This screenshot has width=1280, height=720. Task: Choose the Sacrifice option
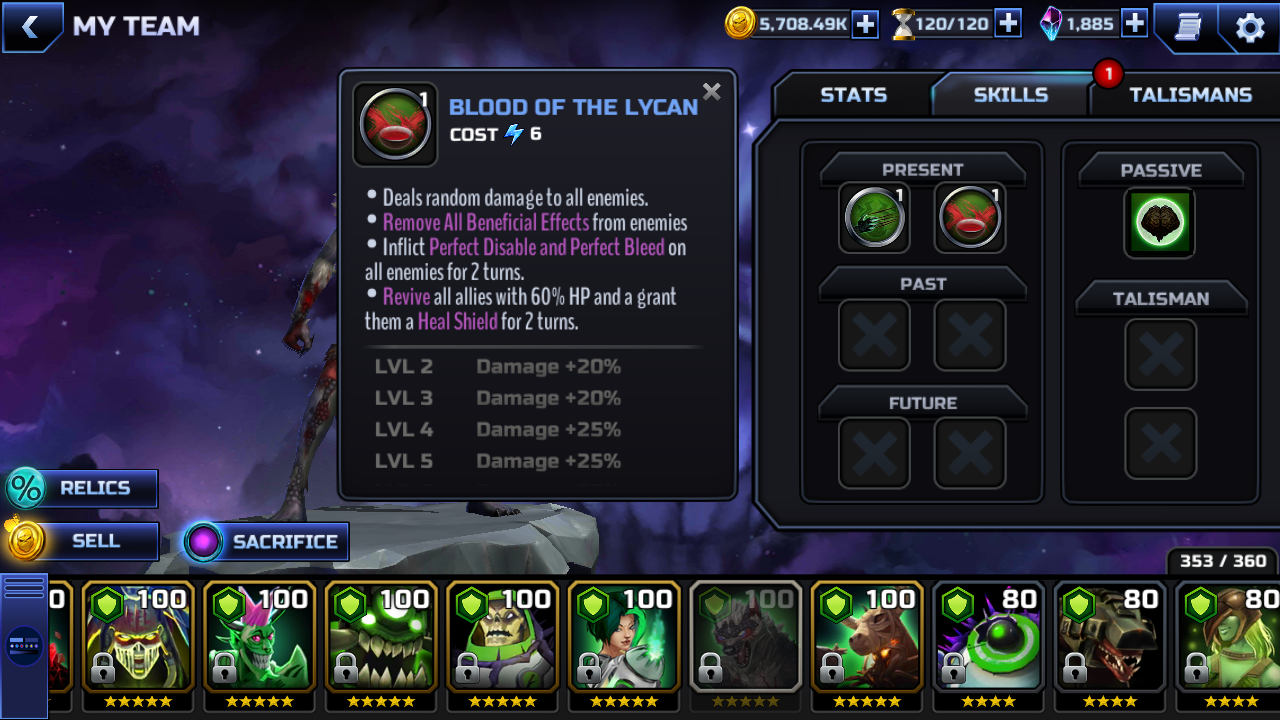pyautogui.click(x=266, y=542)
